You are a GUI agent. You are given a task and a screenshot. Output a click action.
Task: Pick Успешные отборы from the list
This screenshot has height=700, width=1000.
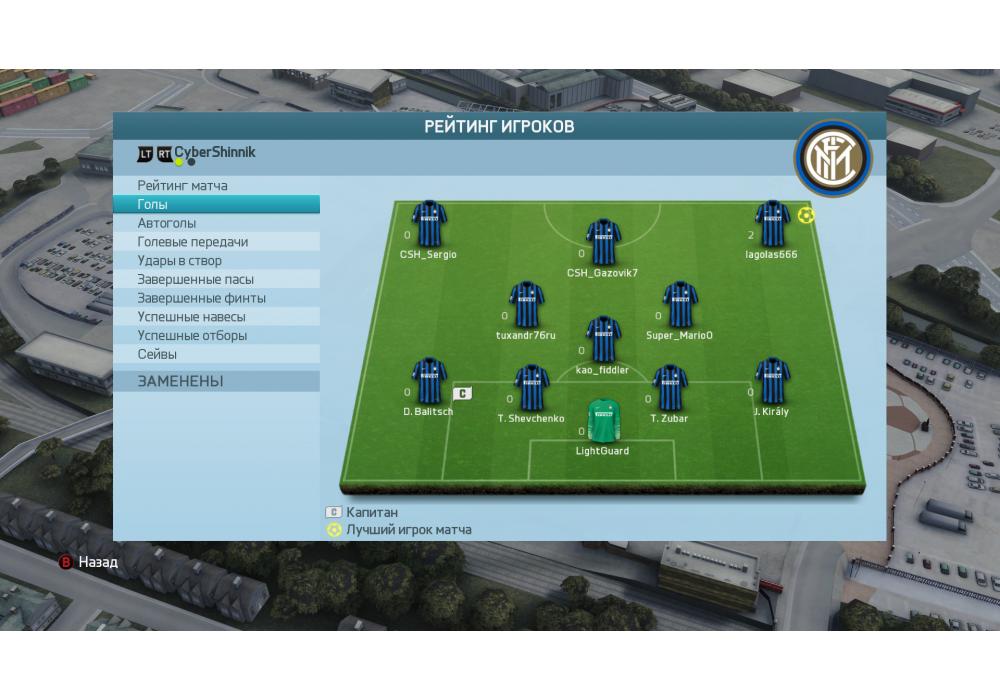point(192,336)
